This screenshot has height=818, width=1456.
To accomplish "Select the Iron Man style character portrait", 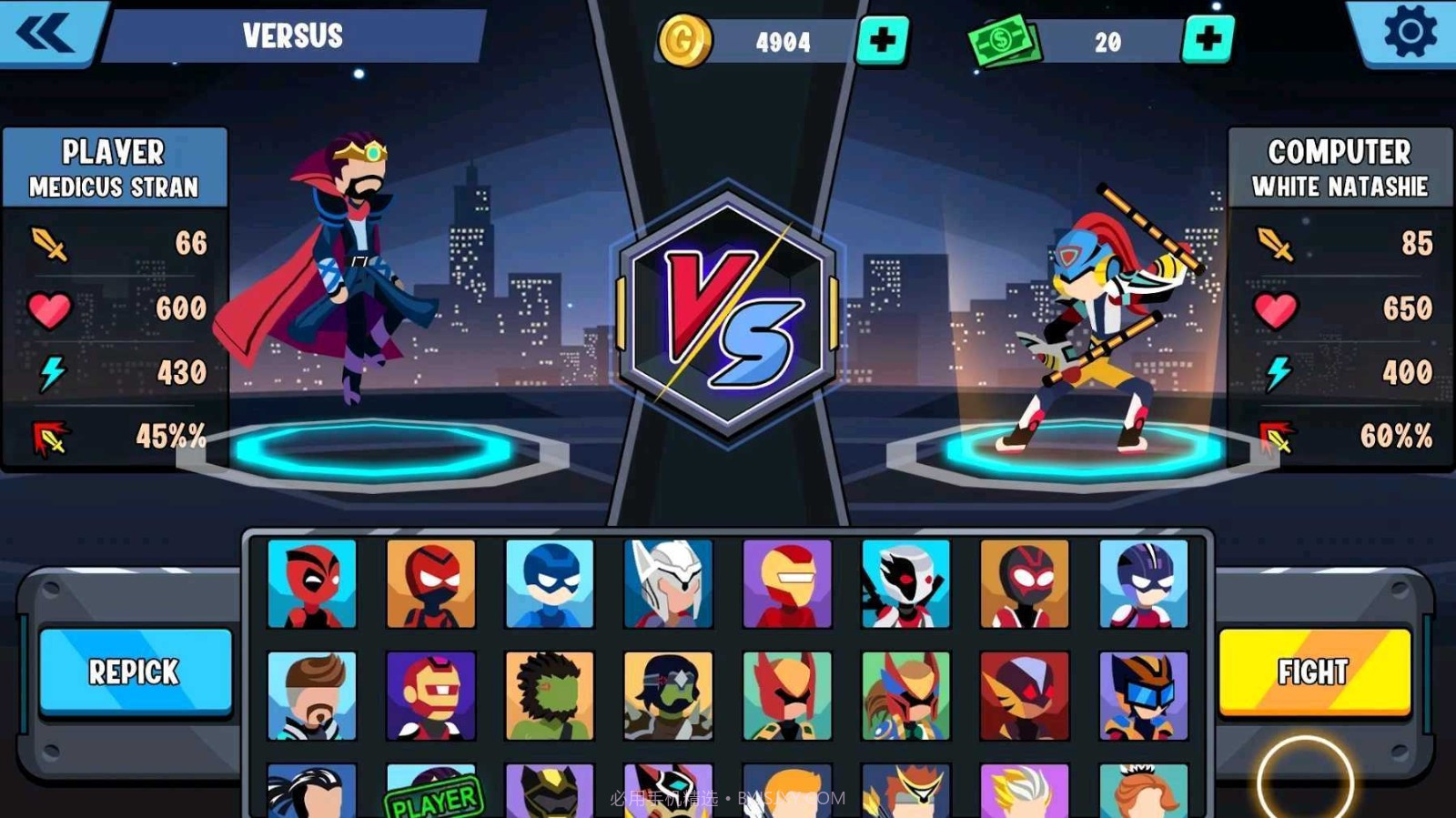I will point(787,582).
